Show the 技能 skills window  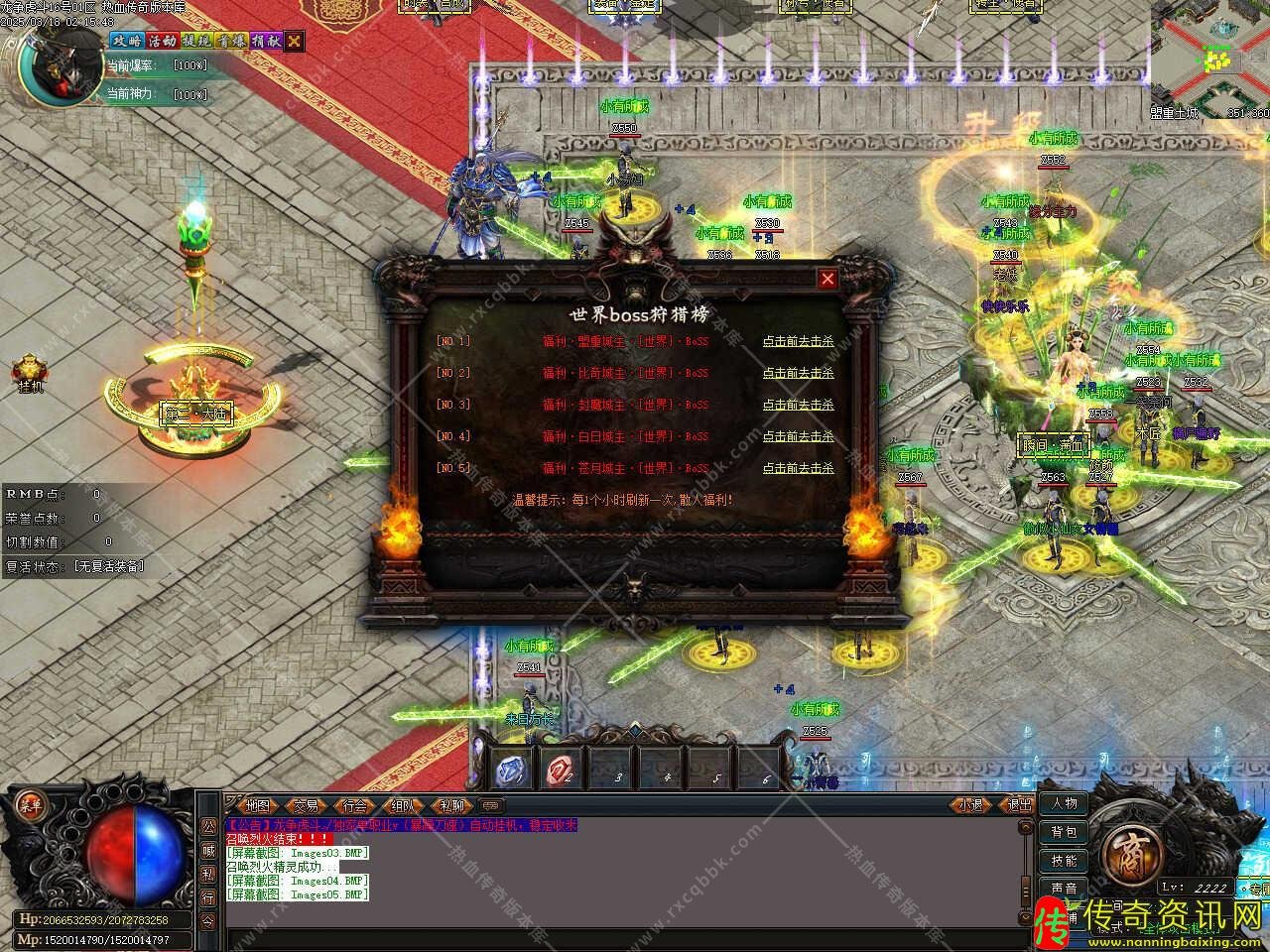(x=1065, y=861)
